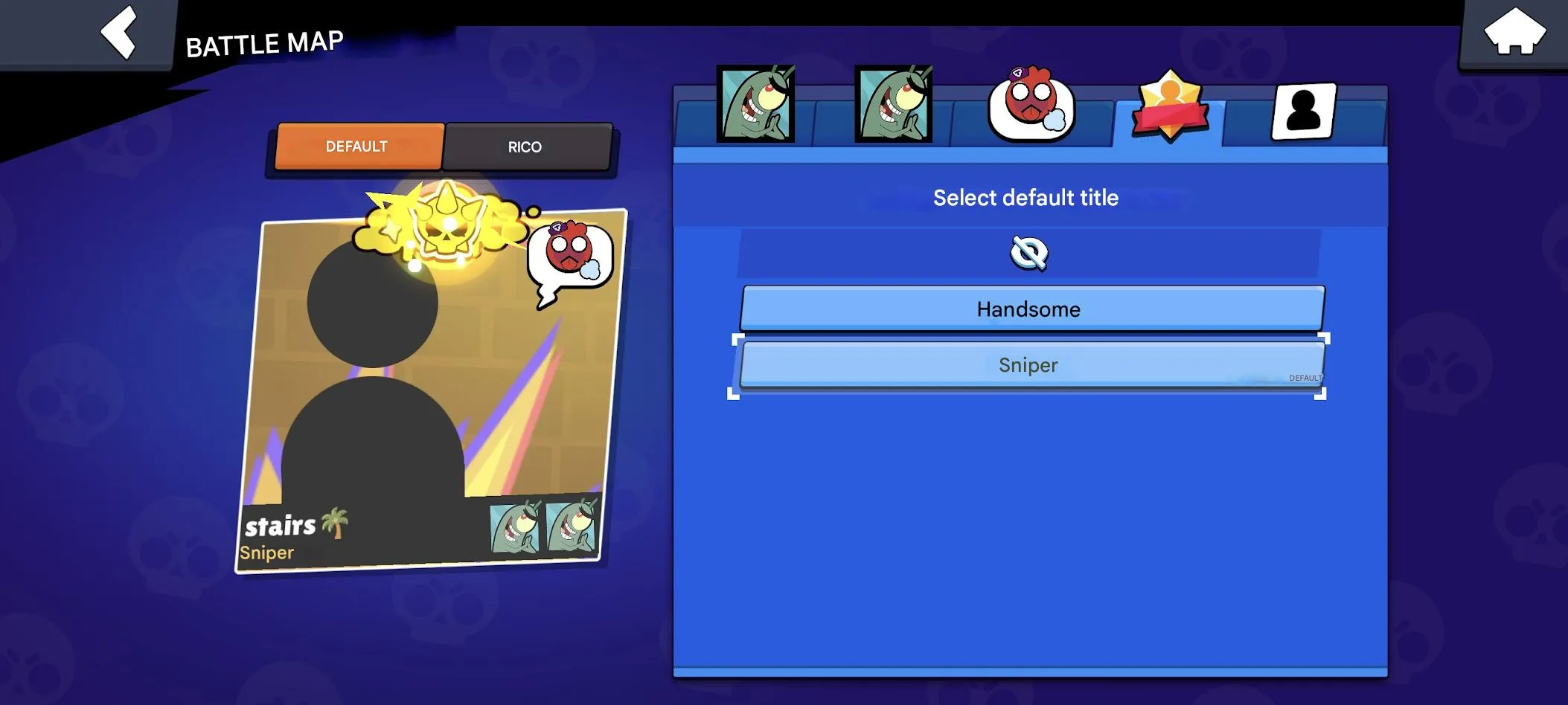Screen dimensions: 1568x705
Task: Click the palm tree emoji beside 'stairs'
Action: 336,526
